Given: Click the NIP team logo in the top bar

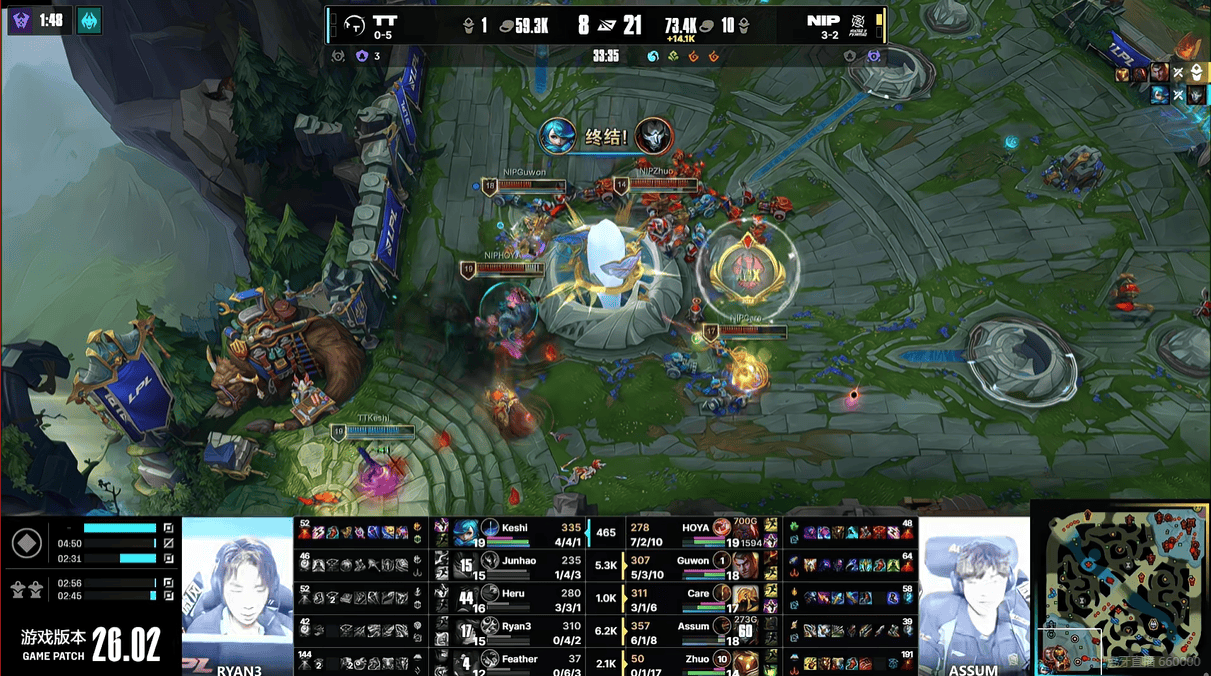Looking at the screenshot, I should coord(857,24).
